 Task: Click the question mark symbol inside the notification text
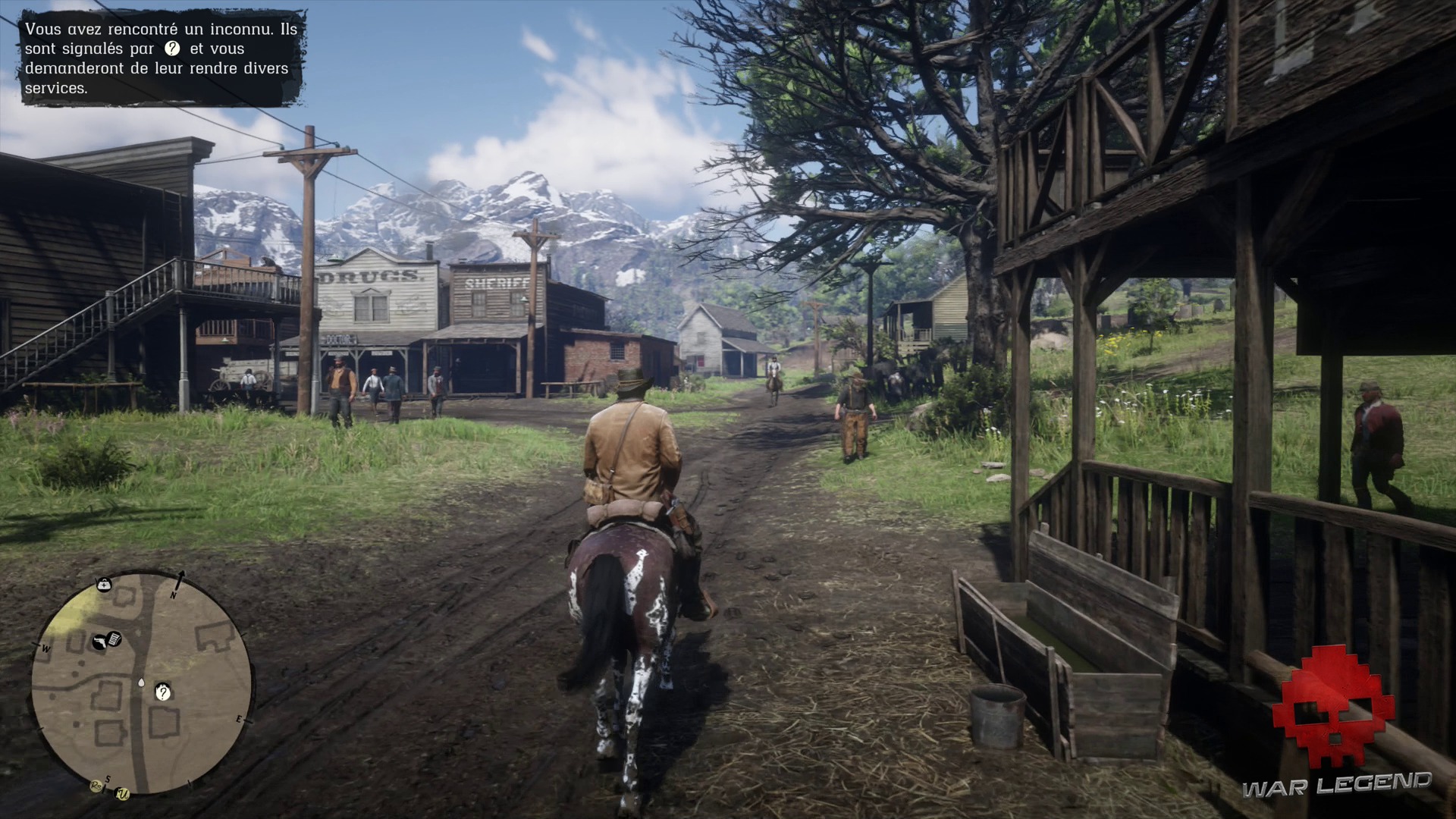(172, 49)
